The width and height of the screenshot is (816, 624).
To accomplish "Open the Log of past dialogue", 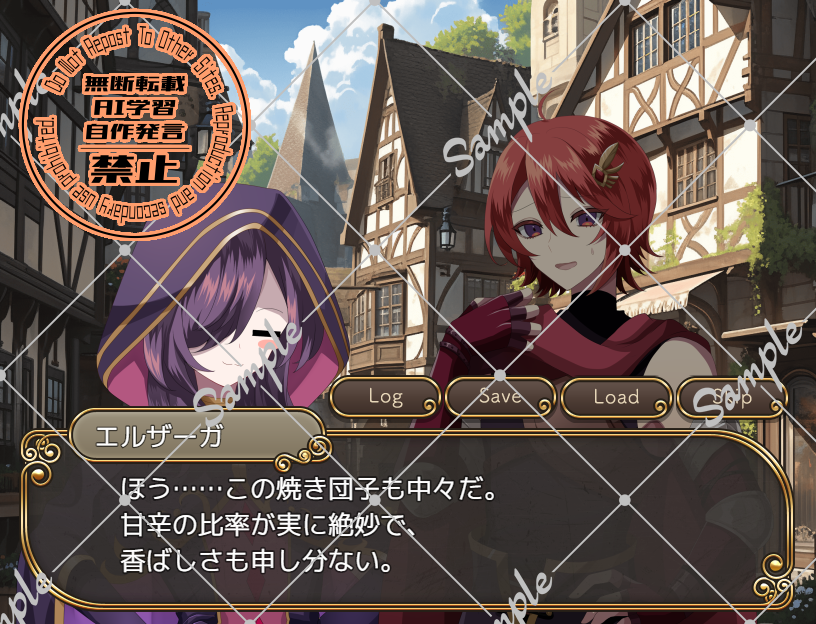I will point(385,397).
